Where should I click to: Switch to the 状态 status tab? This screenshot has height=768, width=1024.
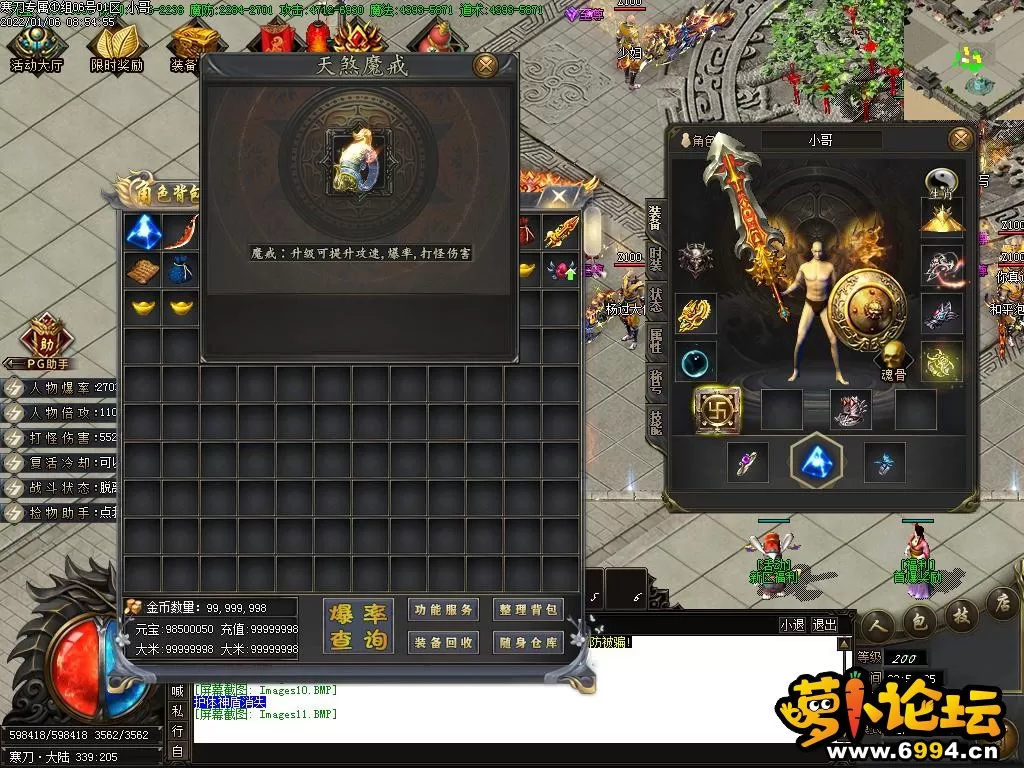tap(655, 298)
